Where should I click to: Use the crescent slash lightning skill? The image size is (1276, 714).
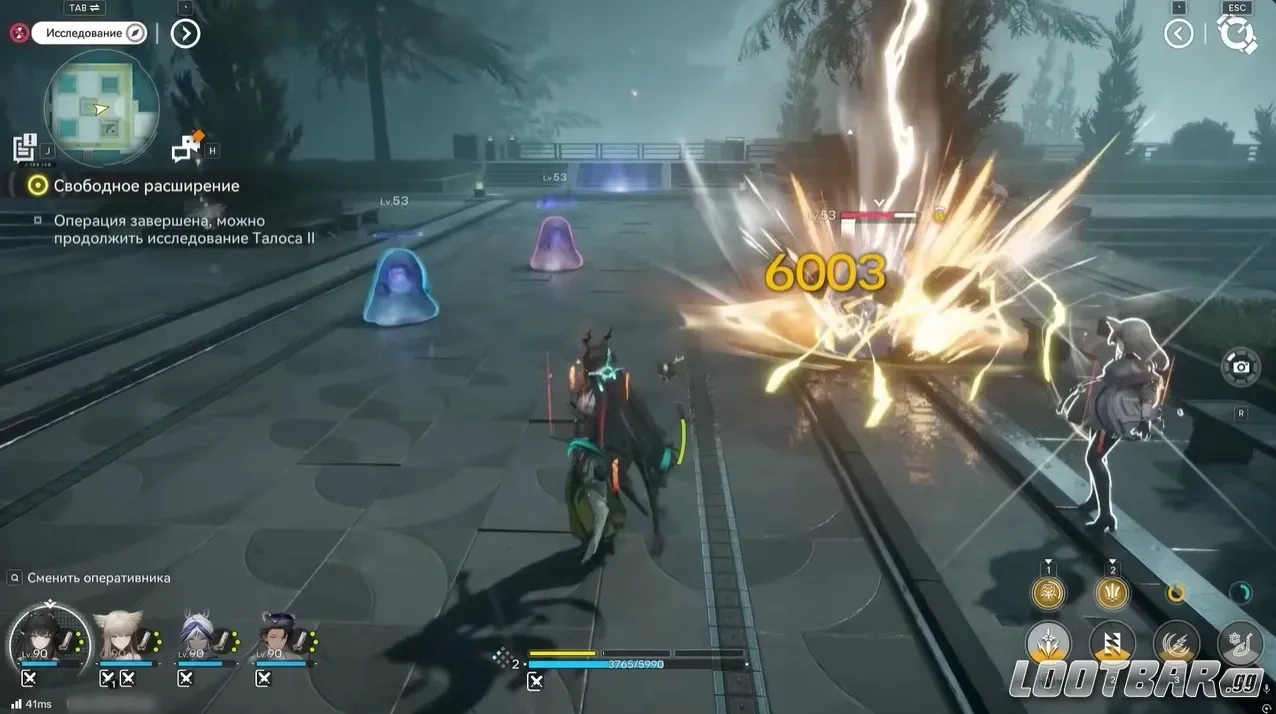click(1176, 645)
